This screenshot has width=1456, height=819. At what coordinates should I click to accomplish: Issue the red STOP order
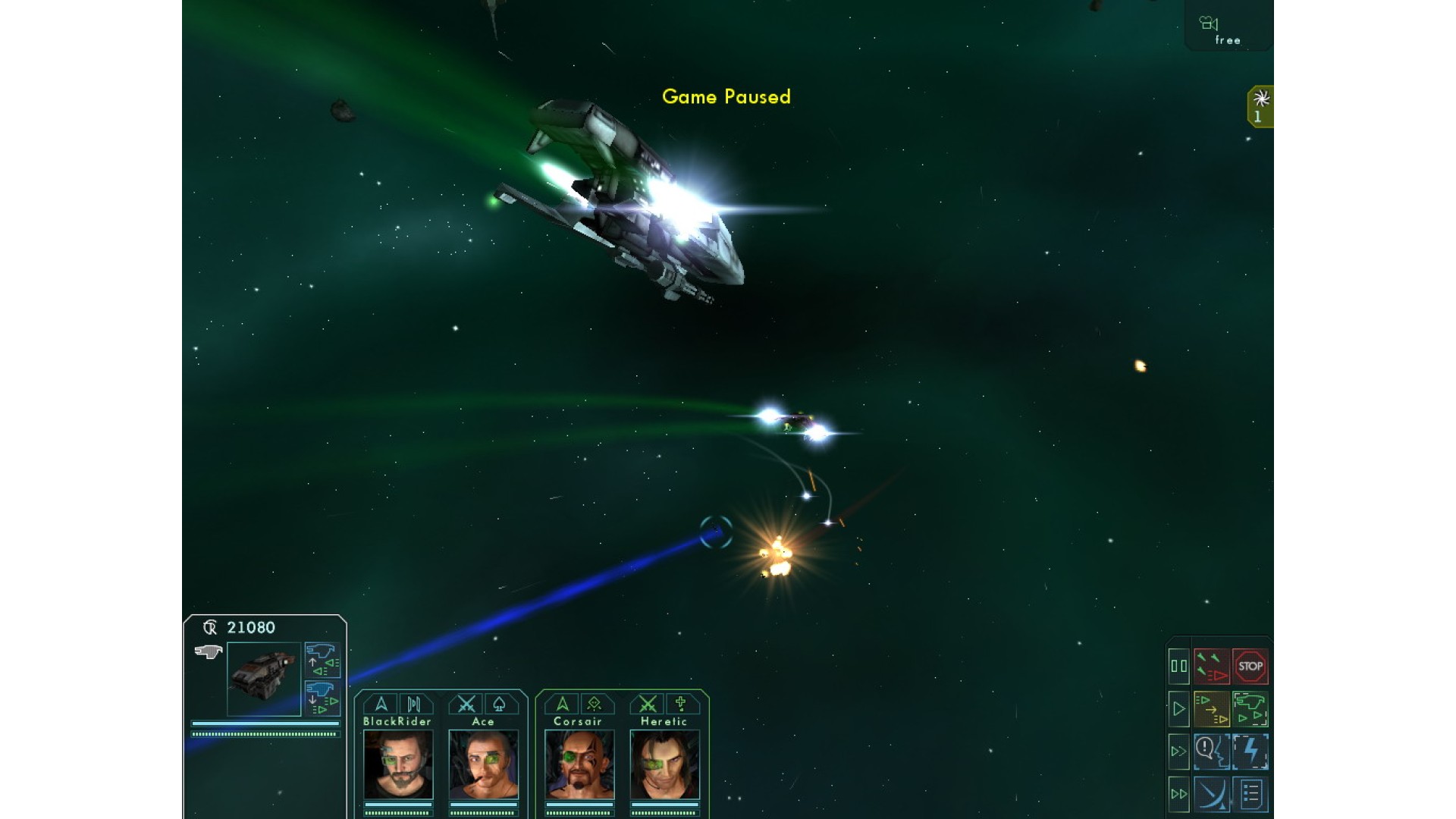coord(1250,667)
